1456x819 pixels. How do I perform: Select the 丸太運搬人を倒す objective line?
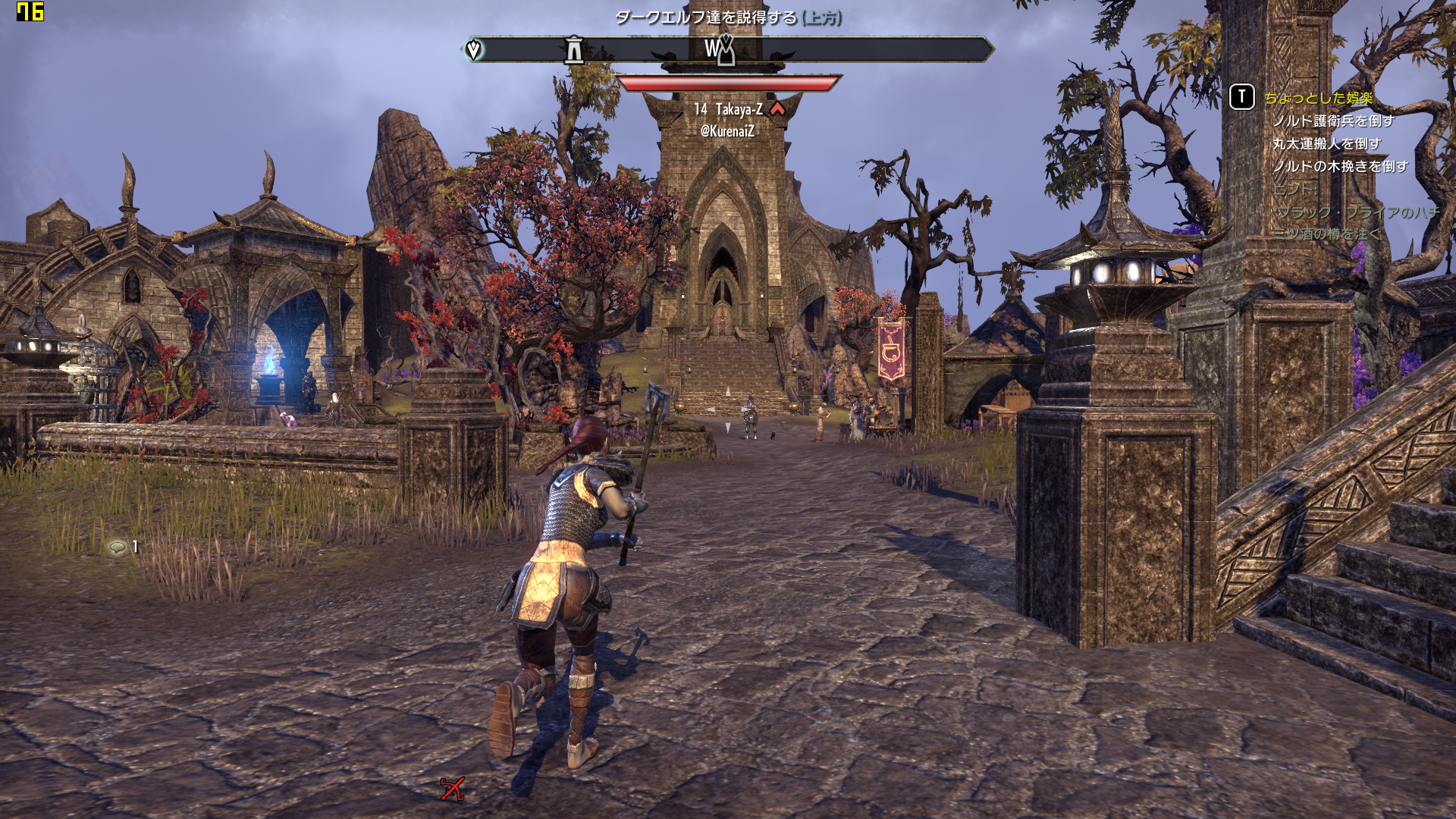click(x=1326, y=144)
